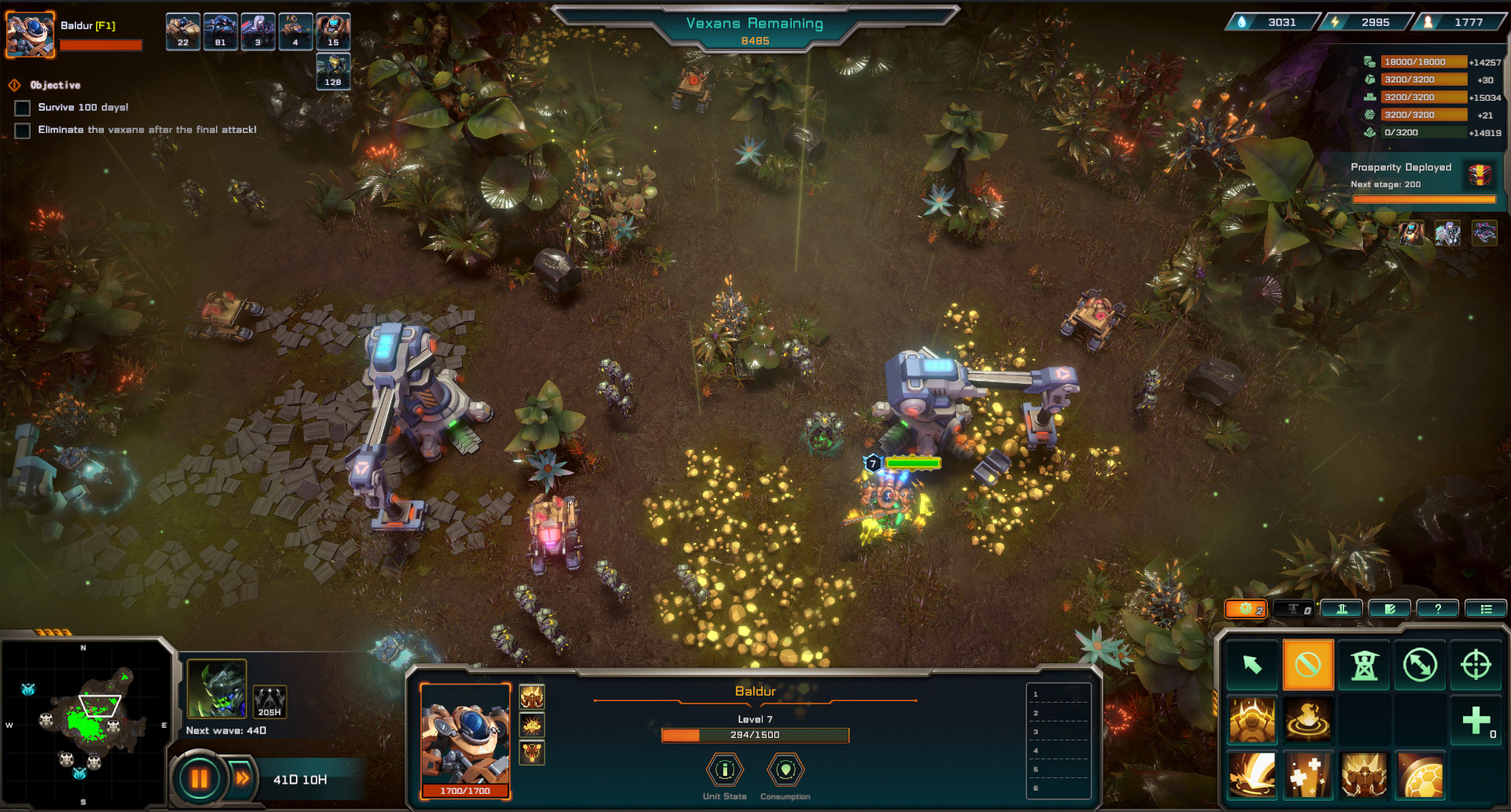The height and width of the screenshot is (812, 1511).
Task: Switch to the orange gear commands tab
Action: [1246, 608]
